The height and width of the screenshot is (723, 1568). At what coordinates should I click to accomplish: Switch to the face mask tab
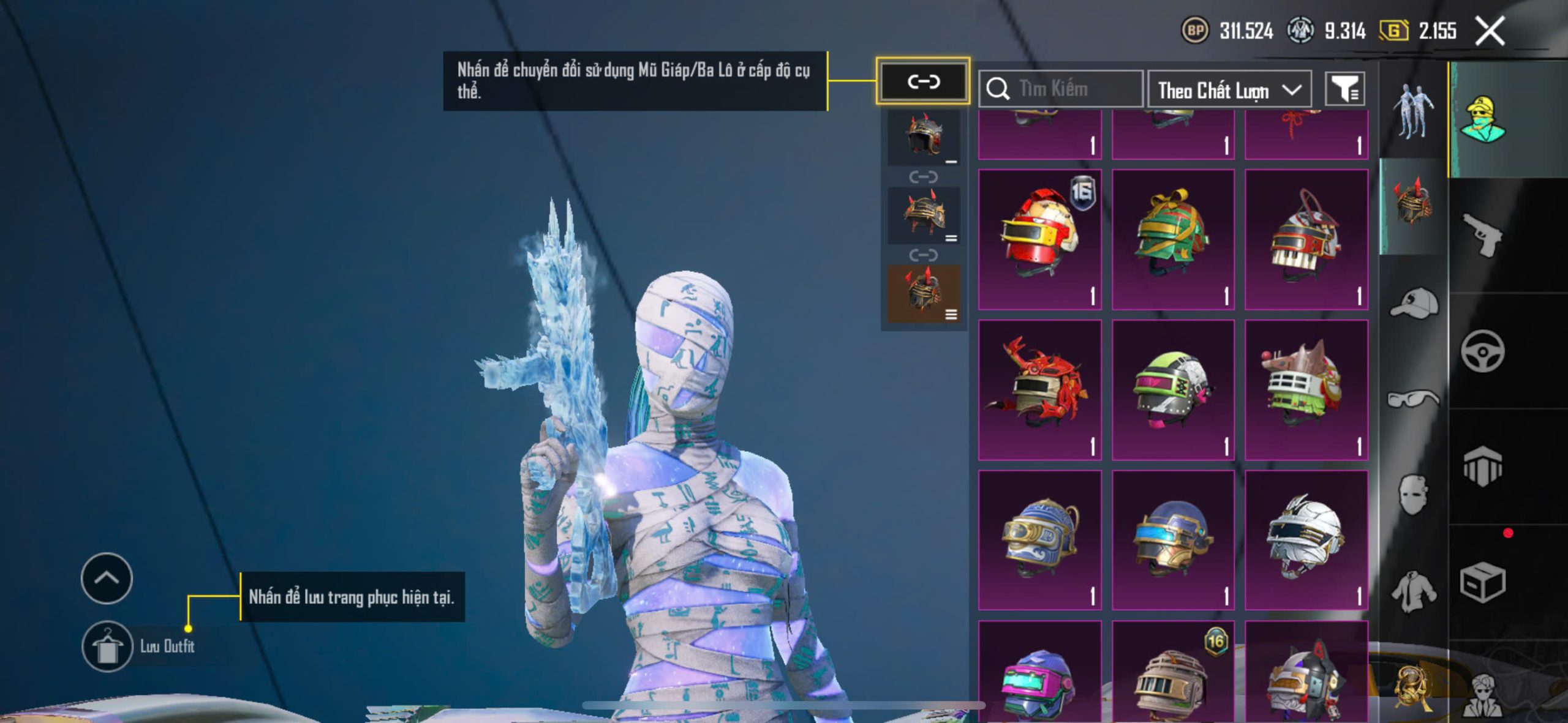tap(1414, 495)
